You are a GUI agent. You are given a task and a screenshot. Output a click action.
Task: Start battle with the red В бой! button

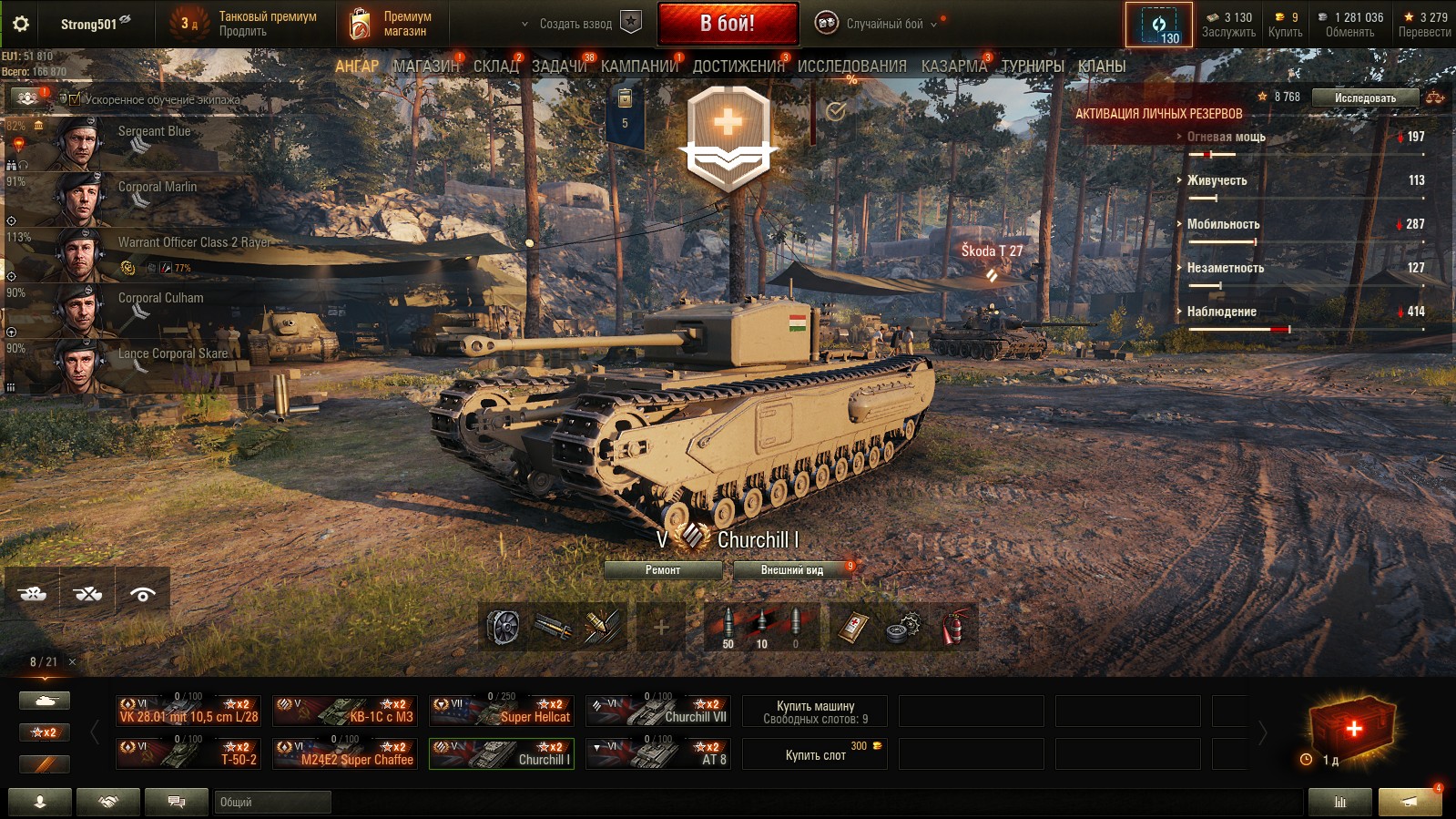728,24
